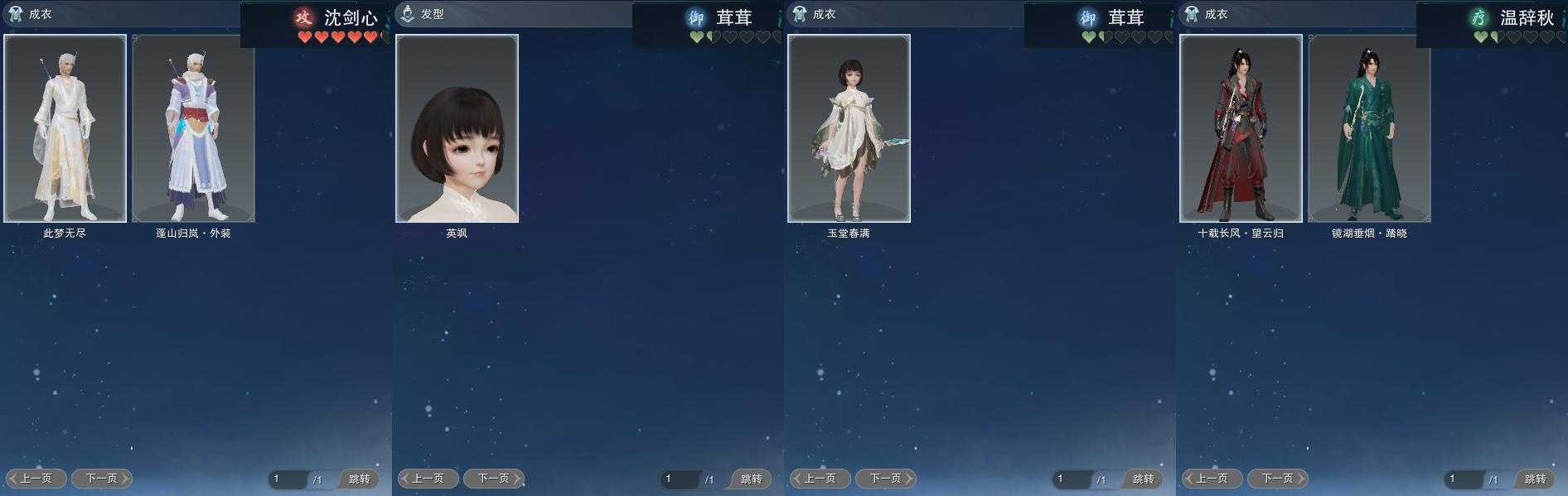
Task: Click 跳转 in the 发型 hairstyle panel
Action: (x=751, y=479)
